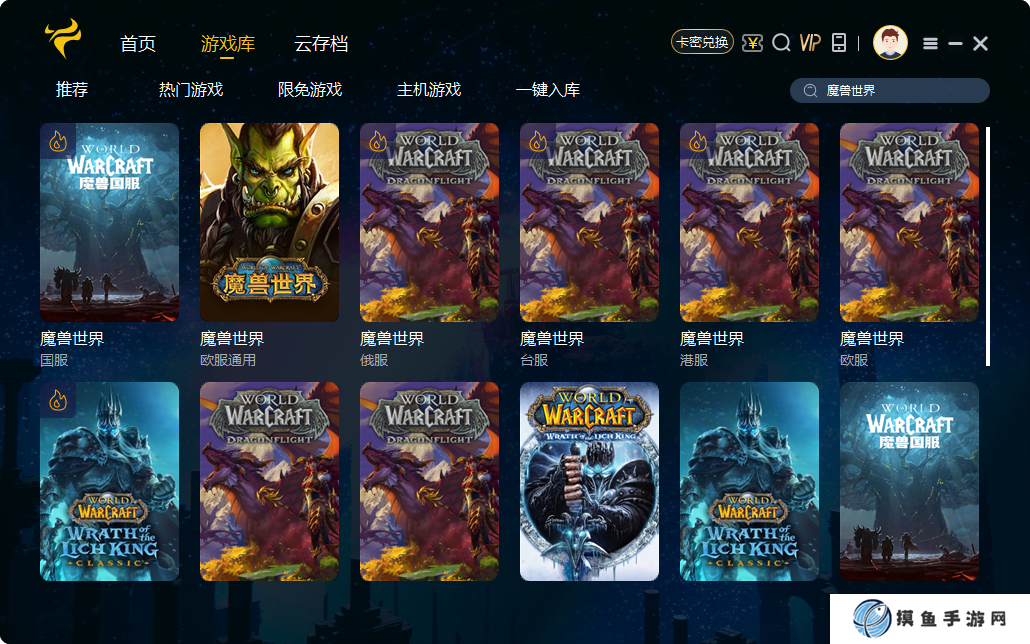
Task: Open the 魔兽世界 台服 game card
Action: click(x=590, y=222)
